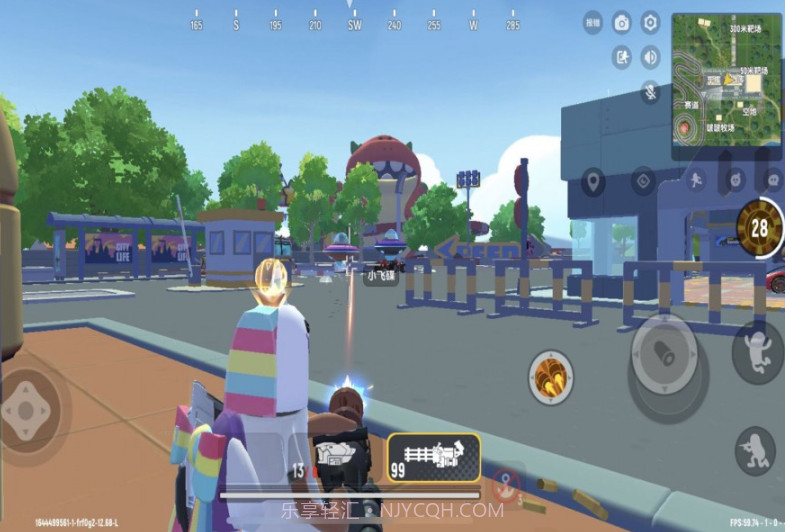Tap the red no-anchor icon near weapons

(506, 481)
